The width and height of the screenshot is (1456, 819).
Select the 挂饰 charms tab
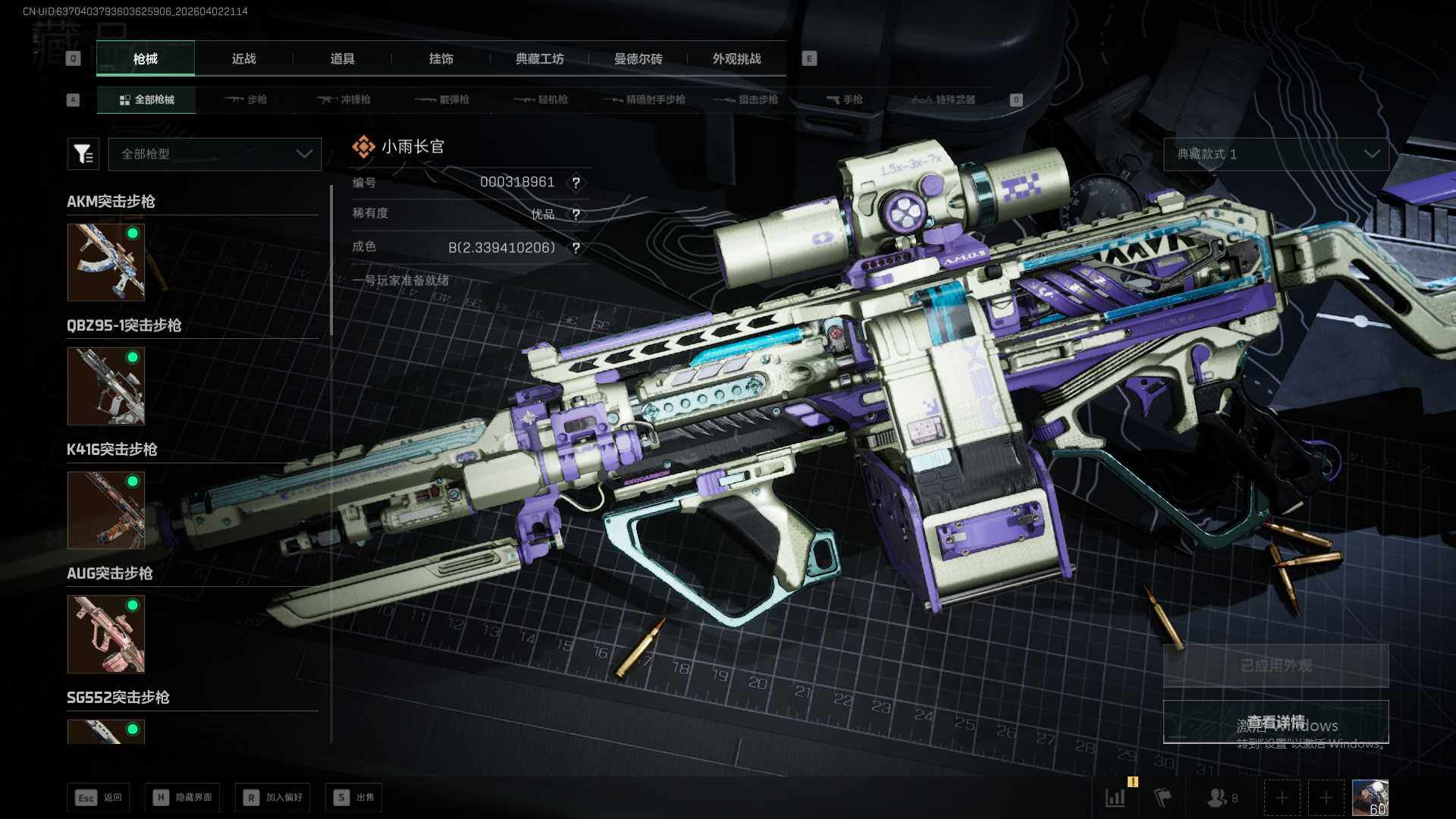tap(441, 58)
